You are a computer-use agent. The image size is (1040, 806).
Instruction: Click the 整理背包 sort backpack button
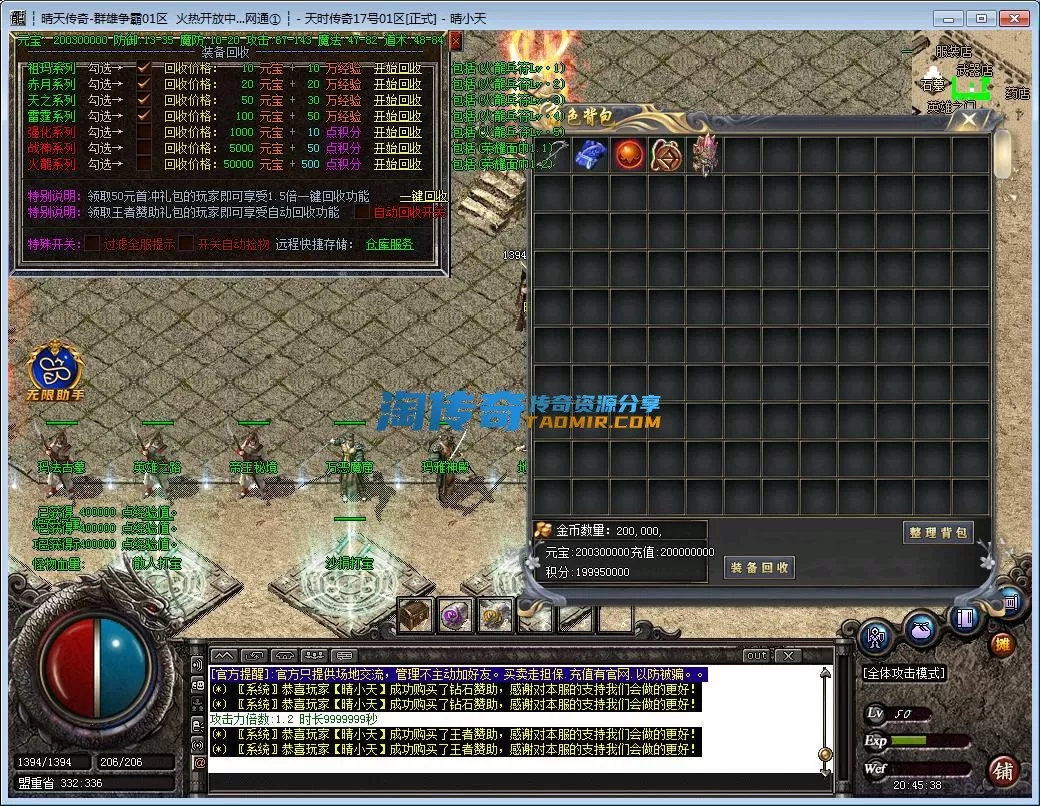point(937,533)
